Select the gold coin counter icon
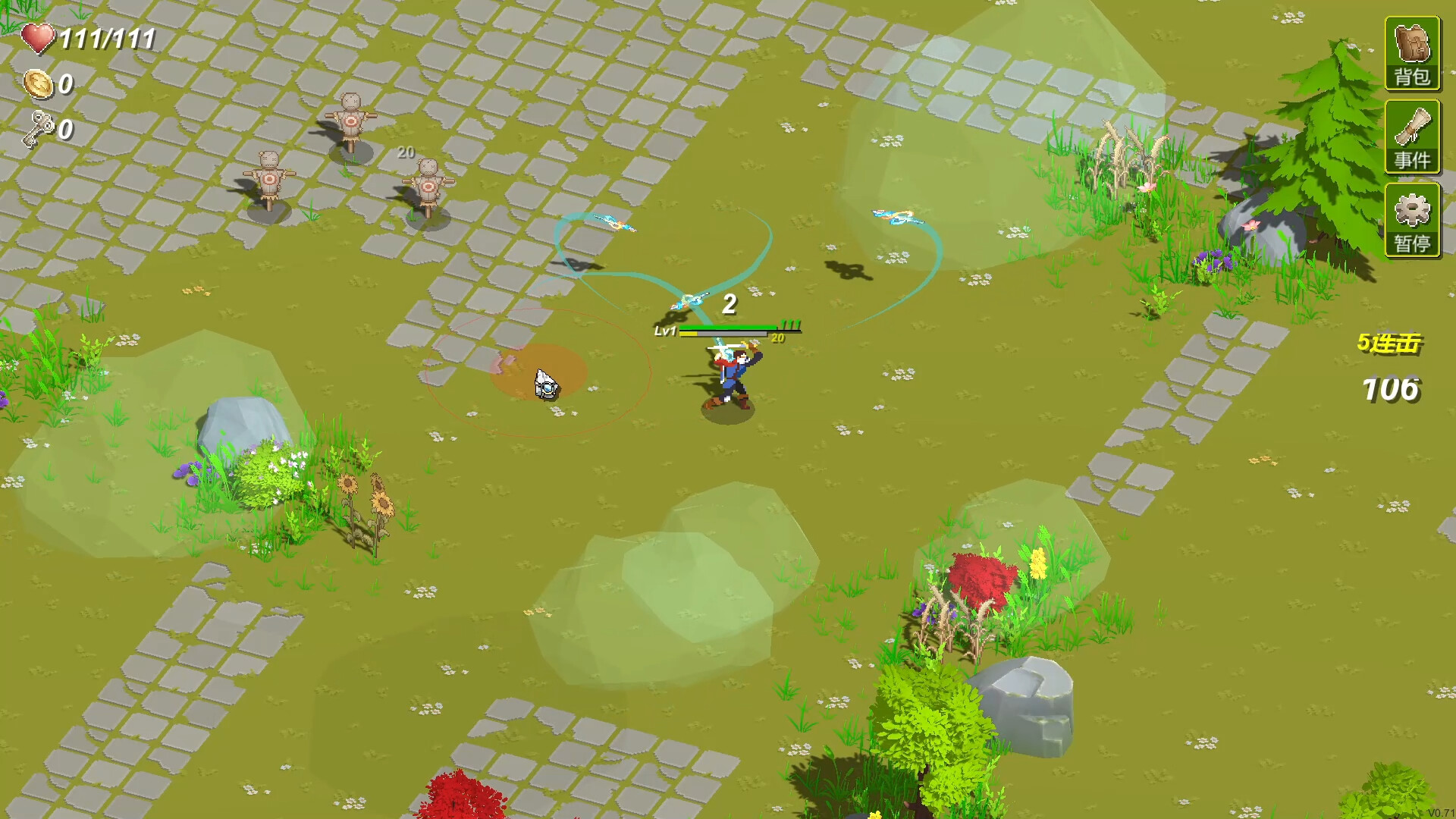The width and height of the screenshot is (1456, 819). tap(39, 85)
